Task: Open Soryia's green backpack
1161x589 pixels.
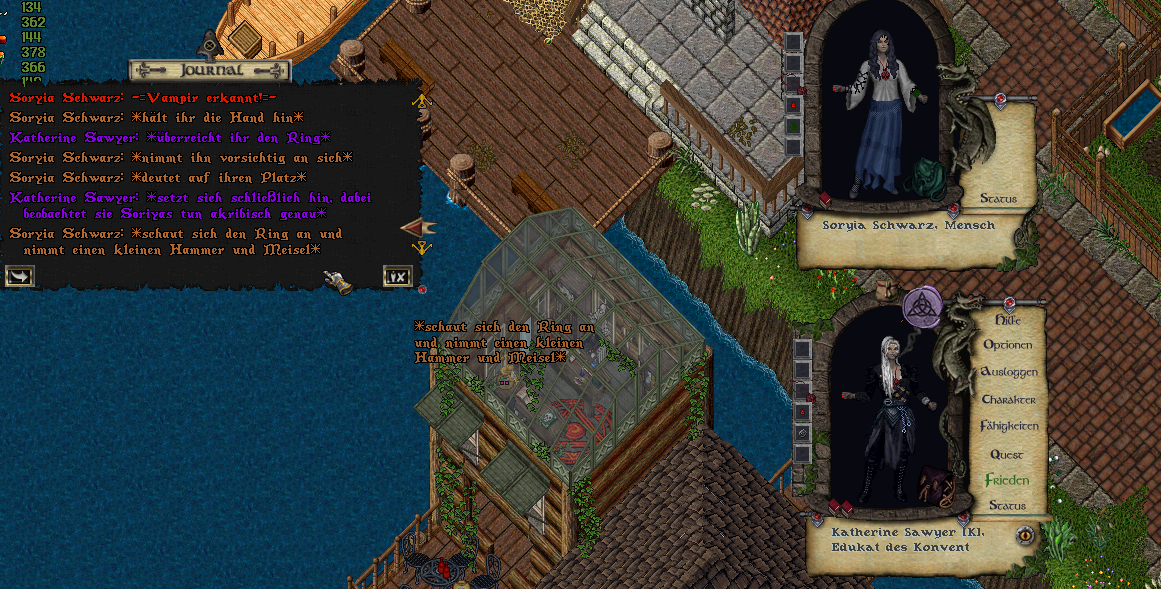Action: pyautogui.click(x=926, y=178)
